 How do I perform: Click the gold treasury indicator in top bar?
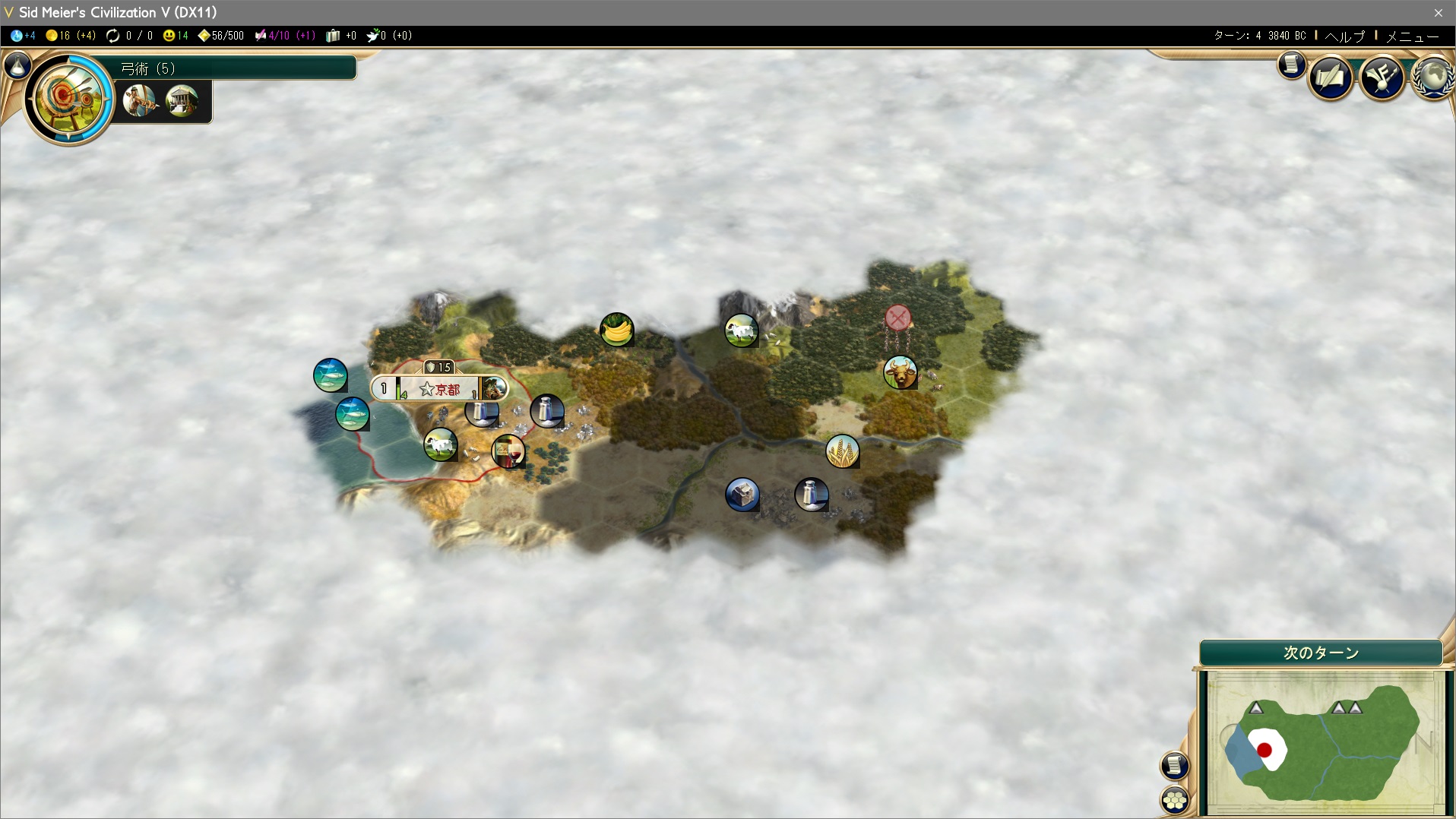[x=70, y=36]
